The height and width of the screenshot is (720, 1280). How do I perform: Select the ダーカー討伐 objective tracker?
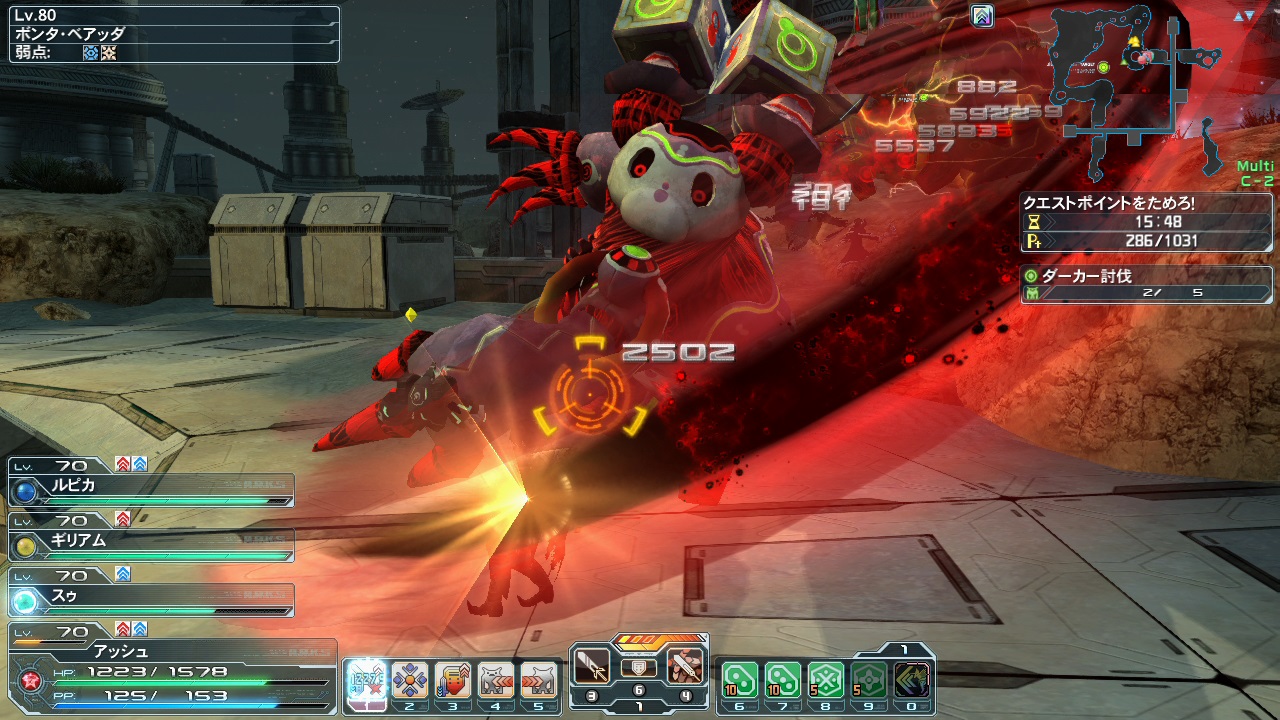pyautogui.click(x=1146, y=284)
